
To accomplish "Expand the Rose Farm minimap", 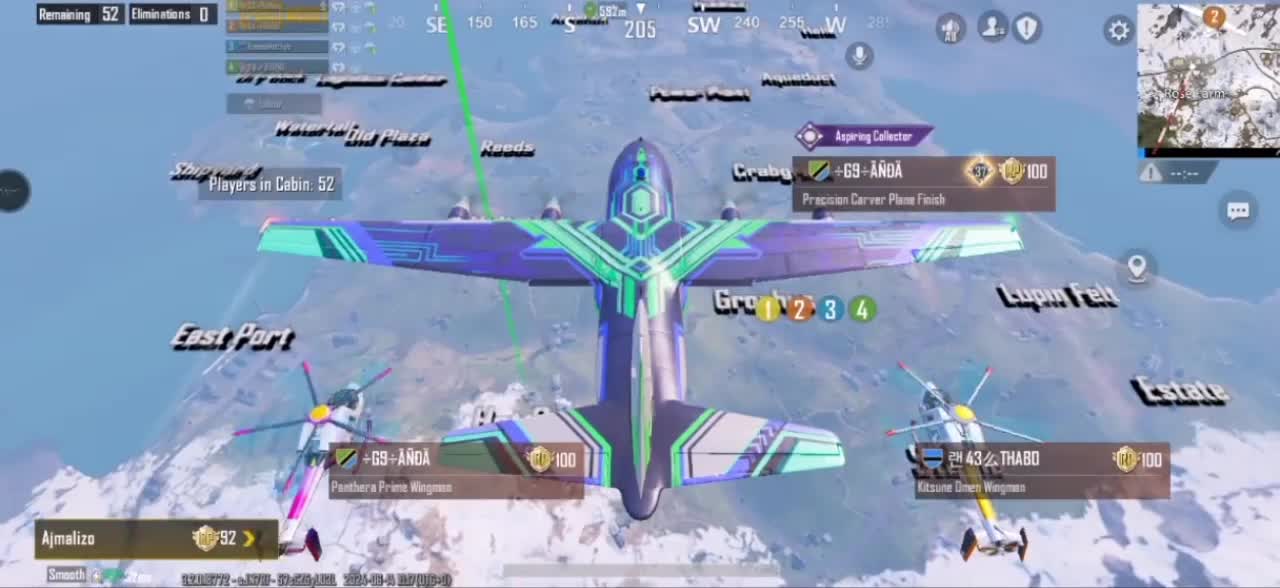I will tap(1208, 76).
